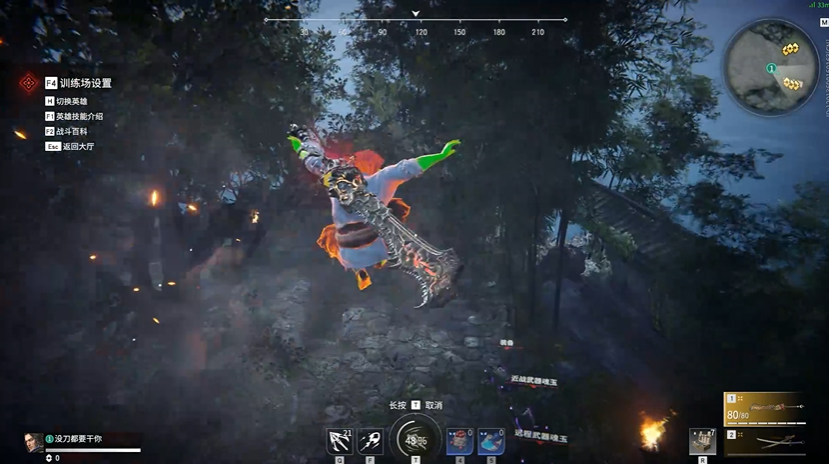This screenshot has height=464, width=829.
Task: Trigger the dash skill icon beside the round gauge
Action: (370, 441)
